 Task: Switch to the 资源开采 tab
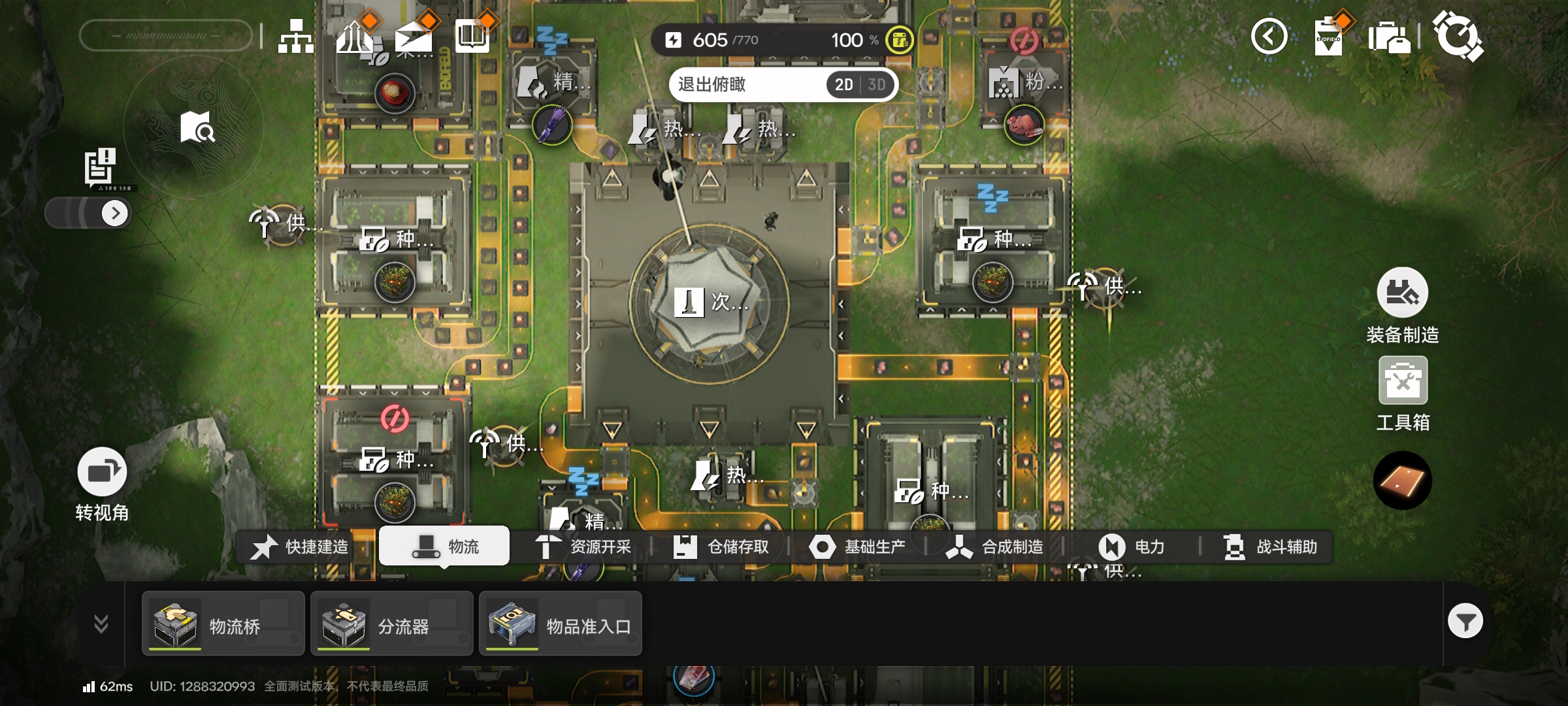point(584,547)
